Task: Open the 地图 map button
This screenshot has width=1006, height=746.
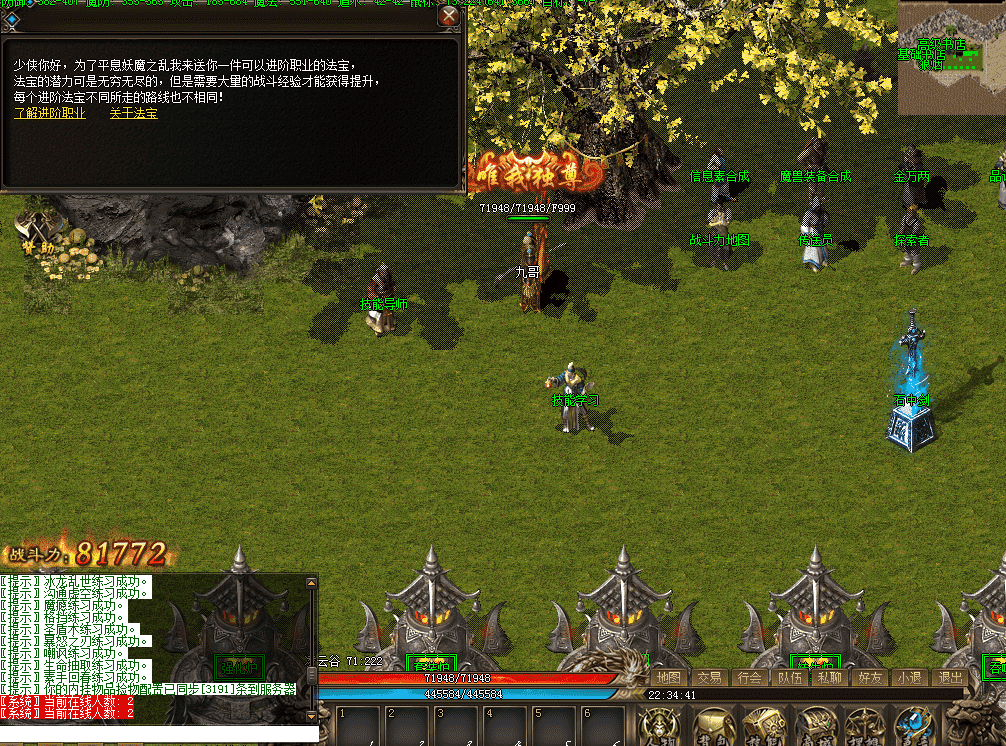Action: pyautogui.click(x=668, y=677)
